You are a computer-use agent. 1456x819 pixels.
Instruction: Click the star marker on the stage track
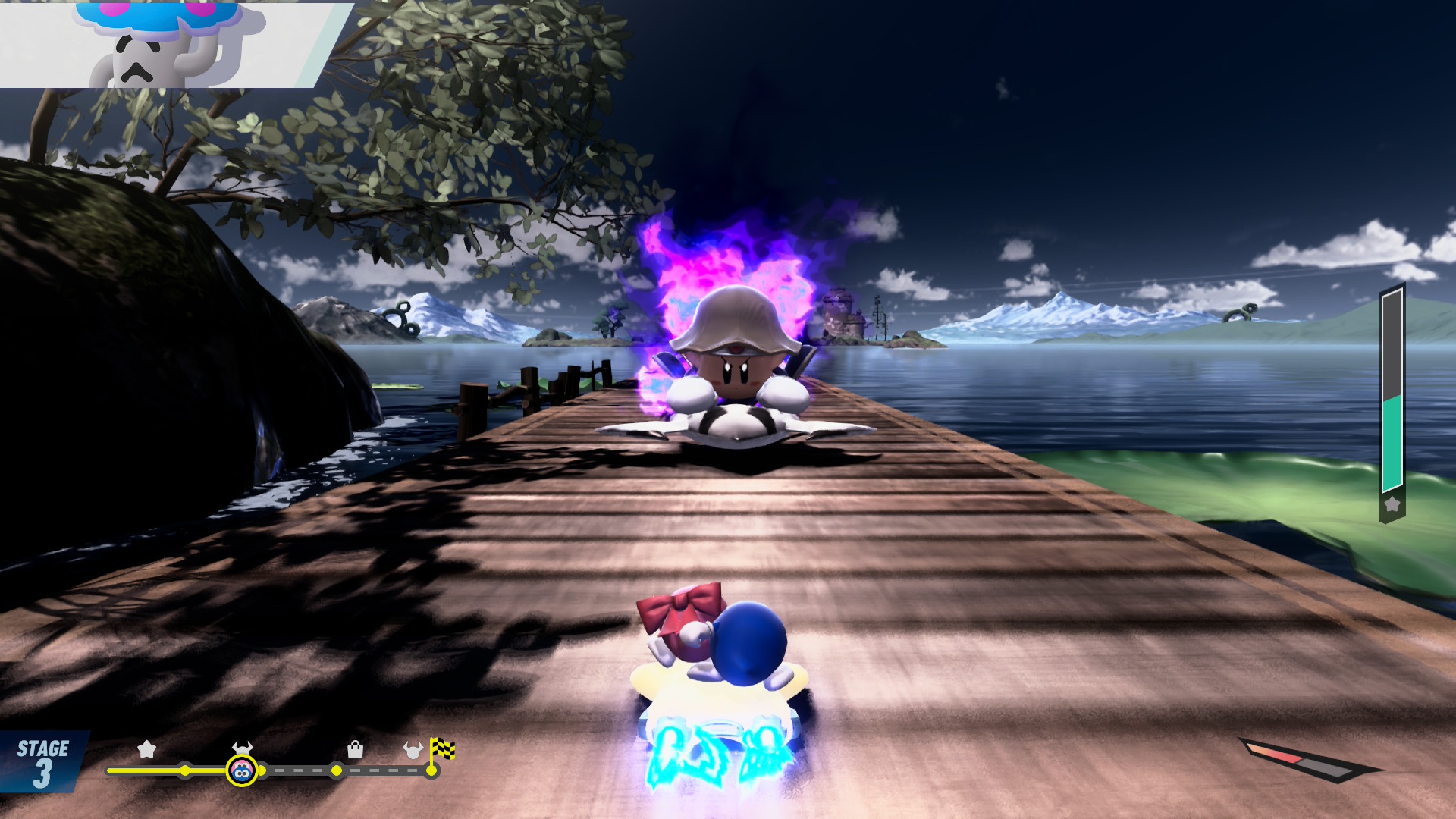146,750
